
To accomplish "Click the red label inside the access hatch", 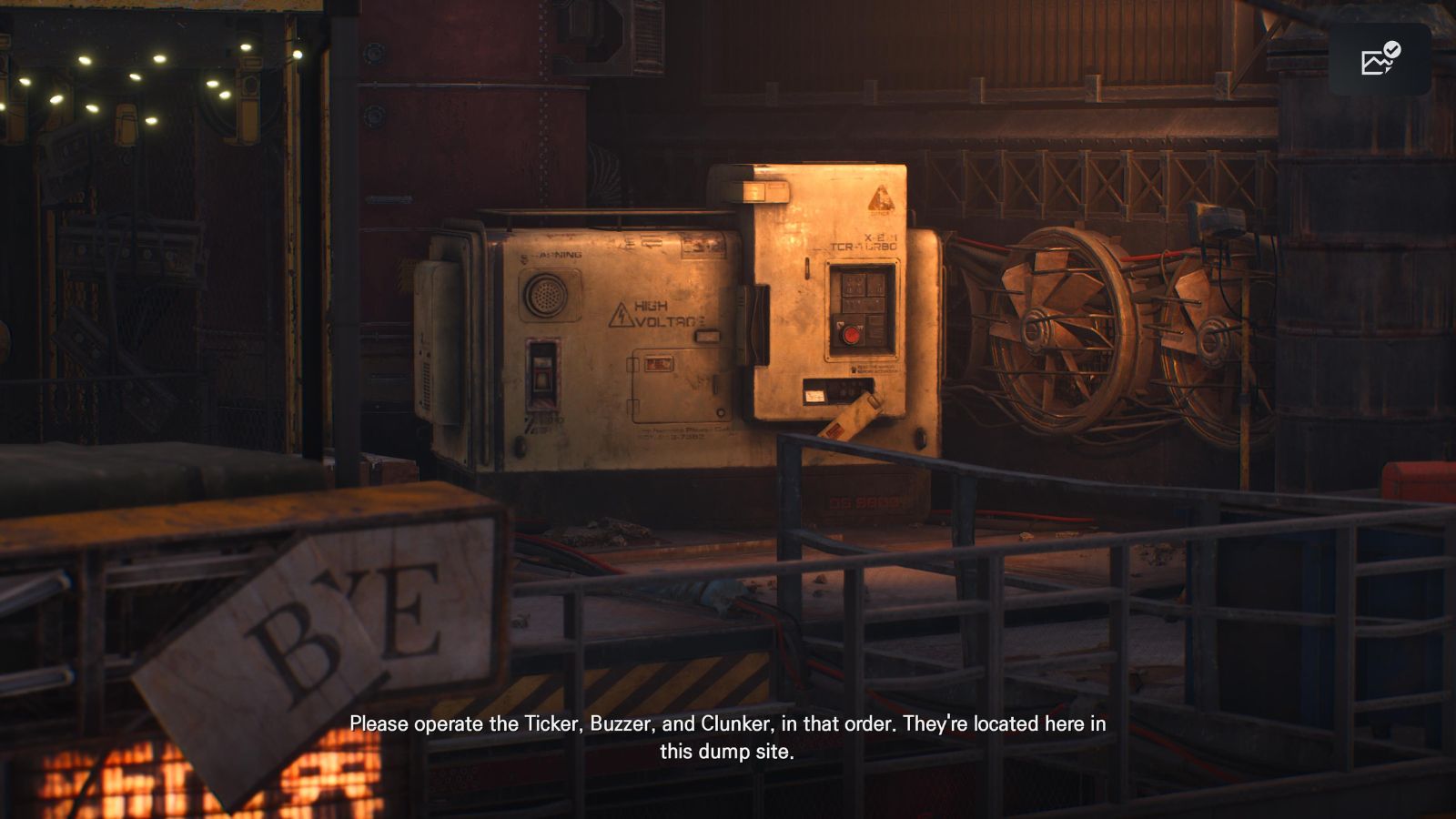I will (x=657, y=363).
